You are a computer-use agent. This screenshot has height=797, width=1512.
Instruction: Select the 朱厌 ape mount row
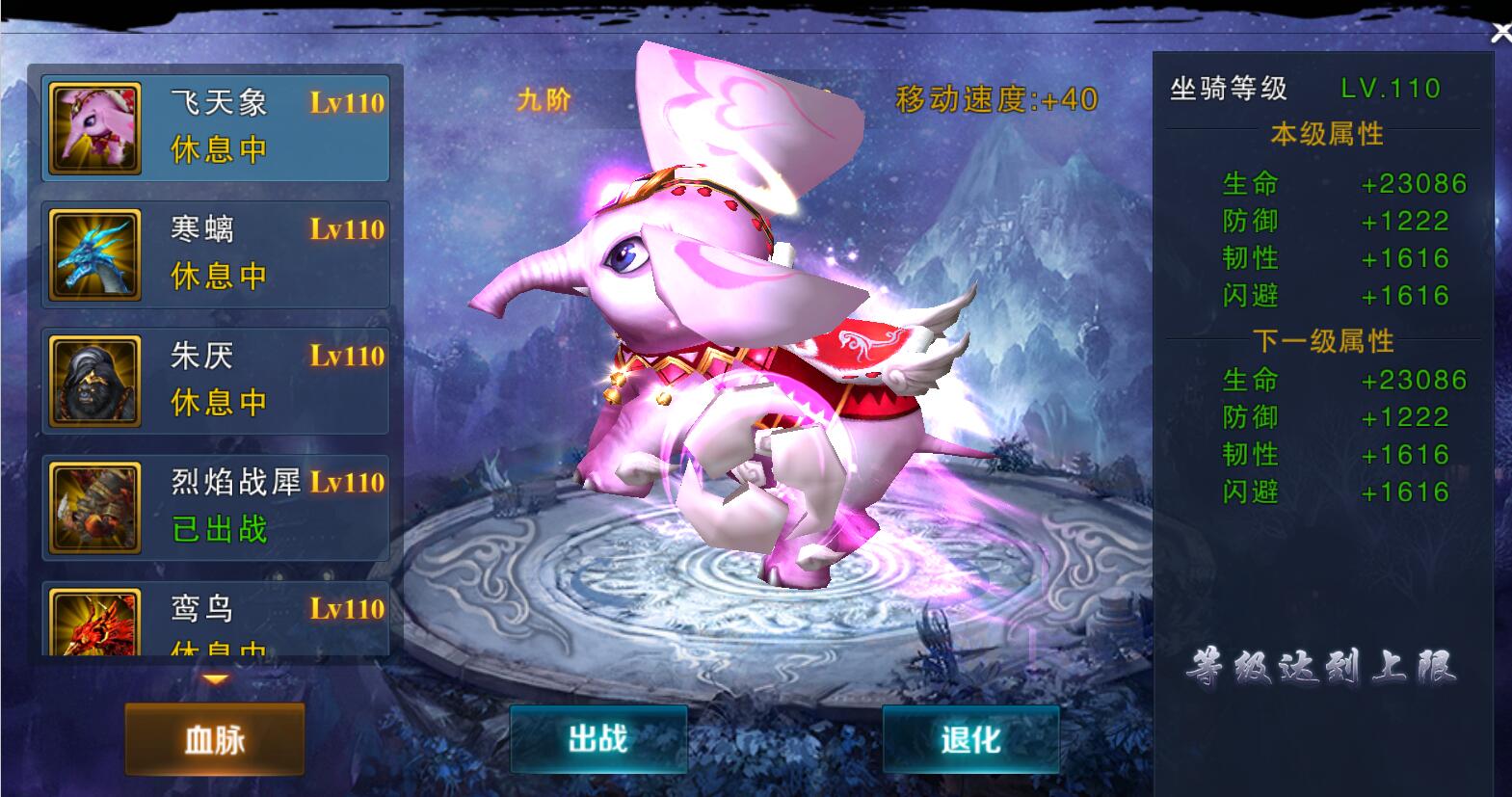(216, 382)
